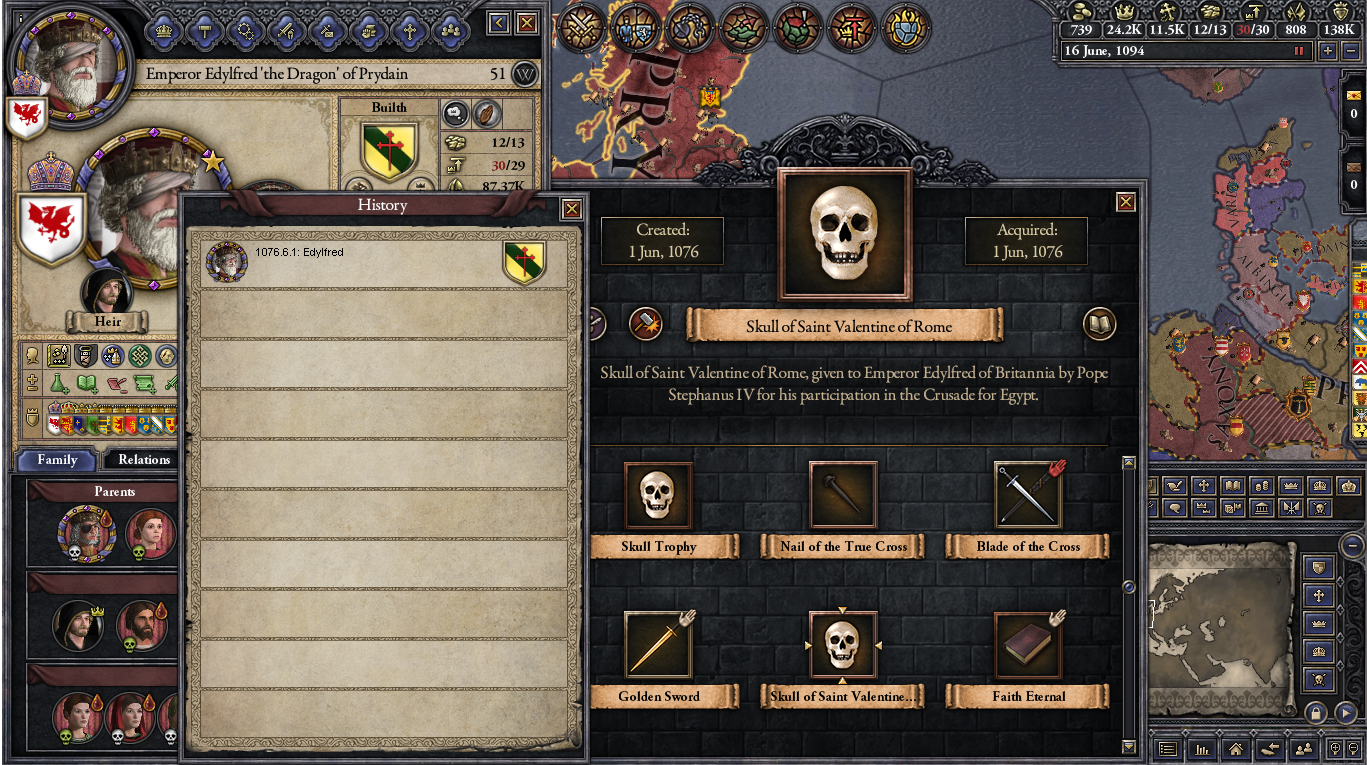1367x765 pixels.
Task: Pause the game using the pause button
Action: [1298, 50]
